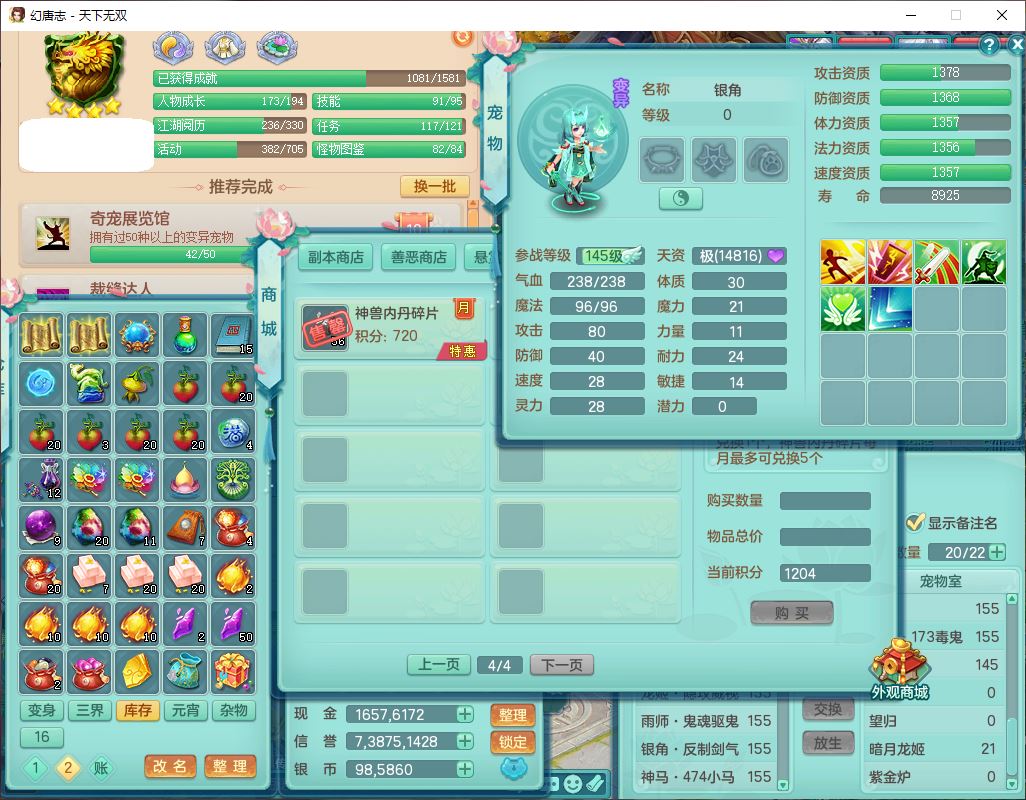The width and height of the screenshot is (1026, 800).
Task: Click the 锁定 lock button
Action: (513, 742)
